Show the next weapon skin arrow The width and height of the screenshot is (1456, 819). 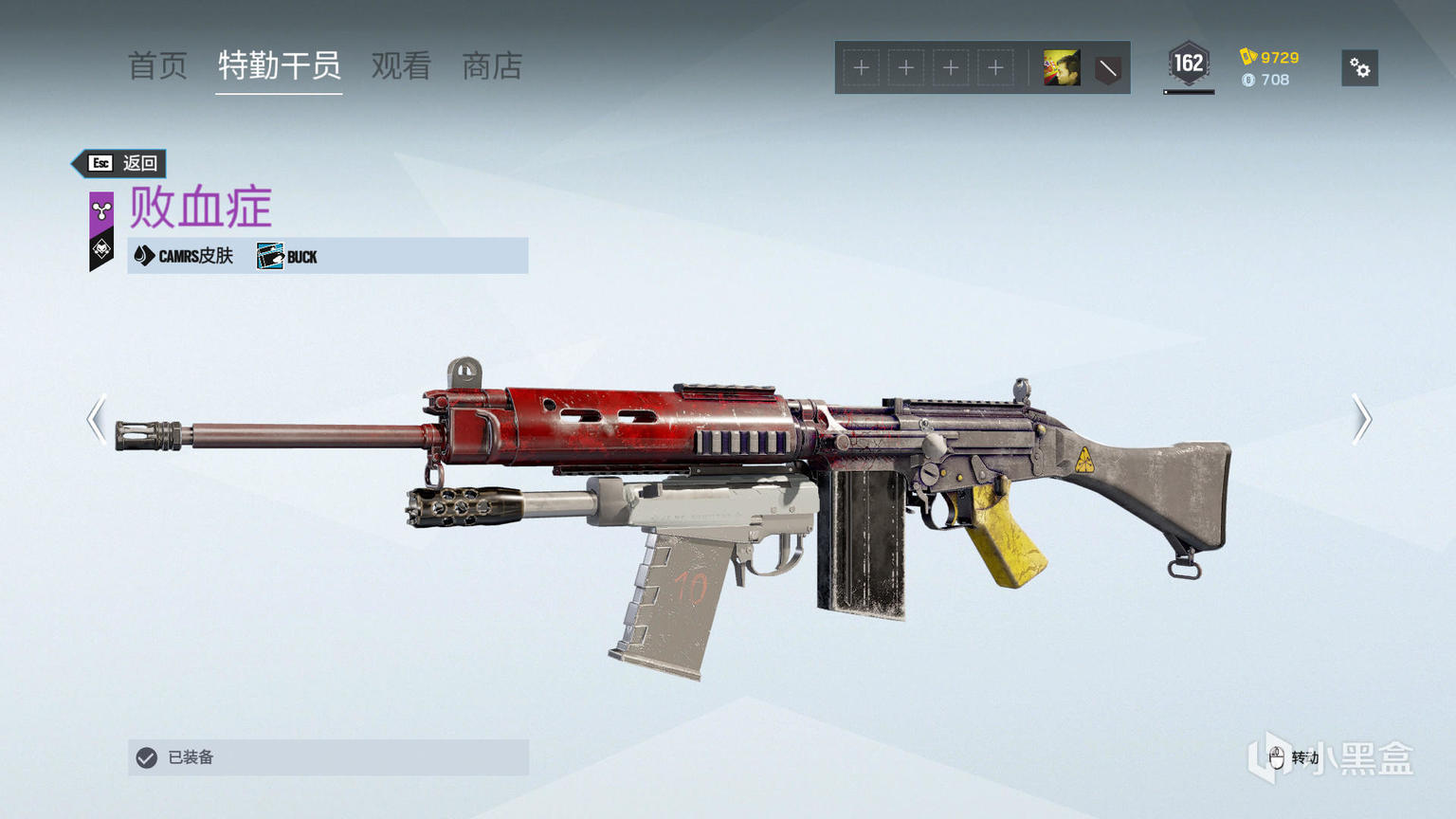pyautogui.click(x=1361, y=419)
